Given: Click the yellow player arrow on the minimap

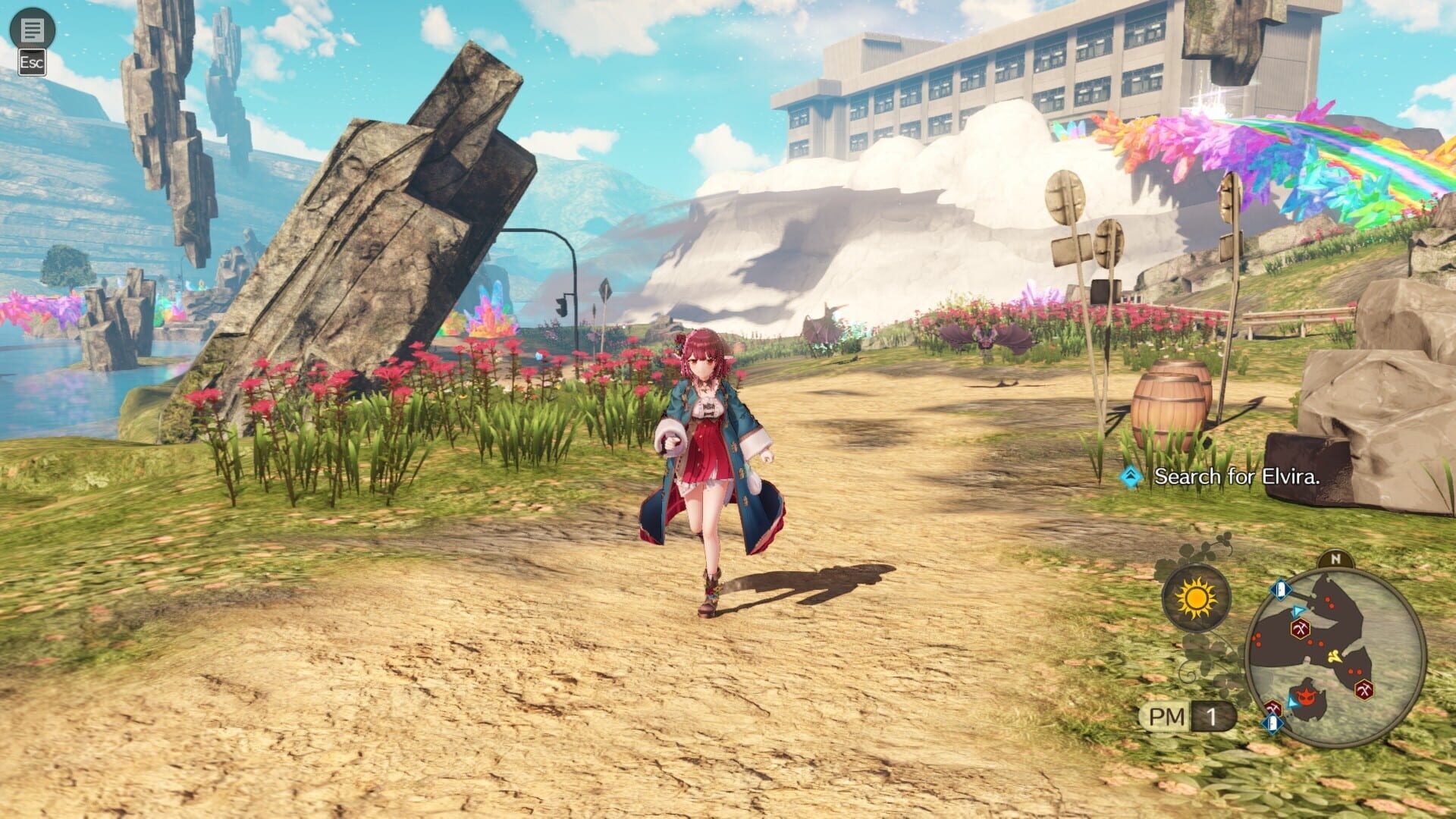Looking at the screenshot, I should click(x=1334, y=656).
